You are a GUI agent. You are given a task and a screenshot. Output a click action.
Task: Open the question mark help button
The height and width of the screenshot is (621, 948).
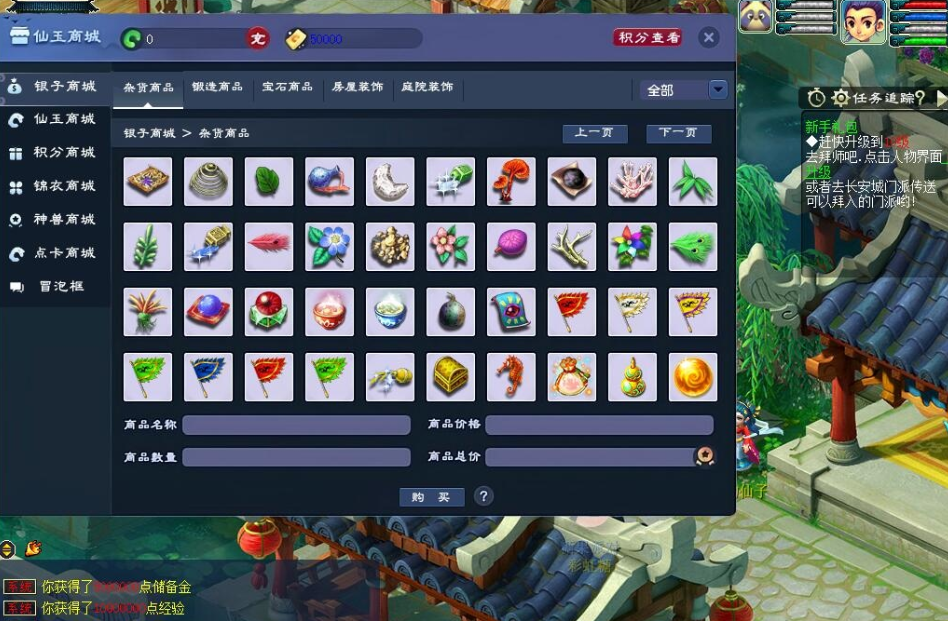(484, 496)
